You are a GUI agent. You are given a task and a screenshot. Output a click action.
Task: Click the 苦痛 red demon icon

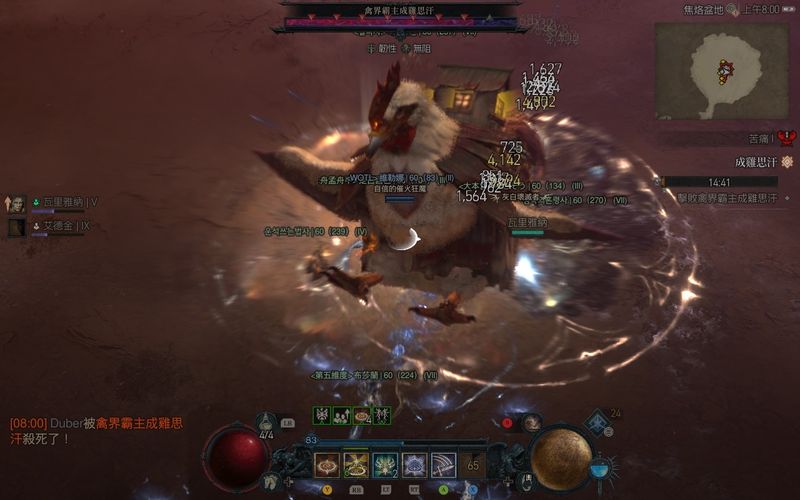tap(787, 138)
